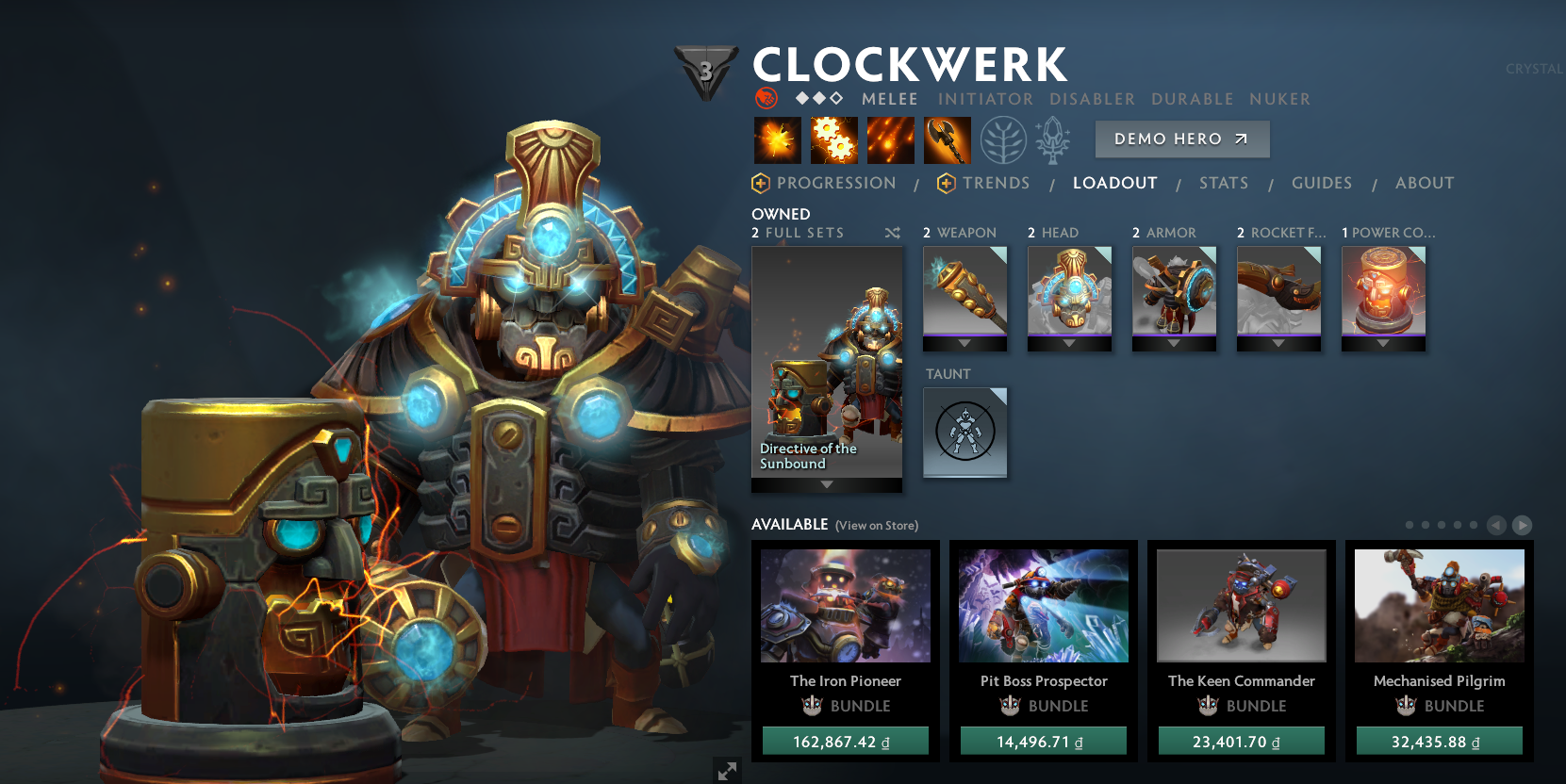The height and width of the screenshot is (784, 1566).
Task: Open the View on Store link
Action: [879, 525]
